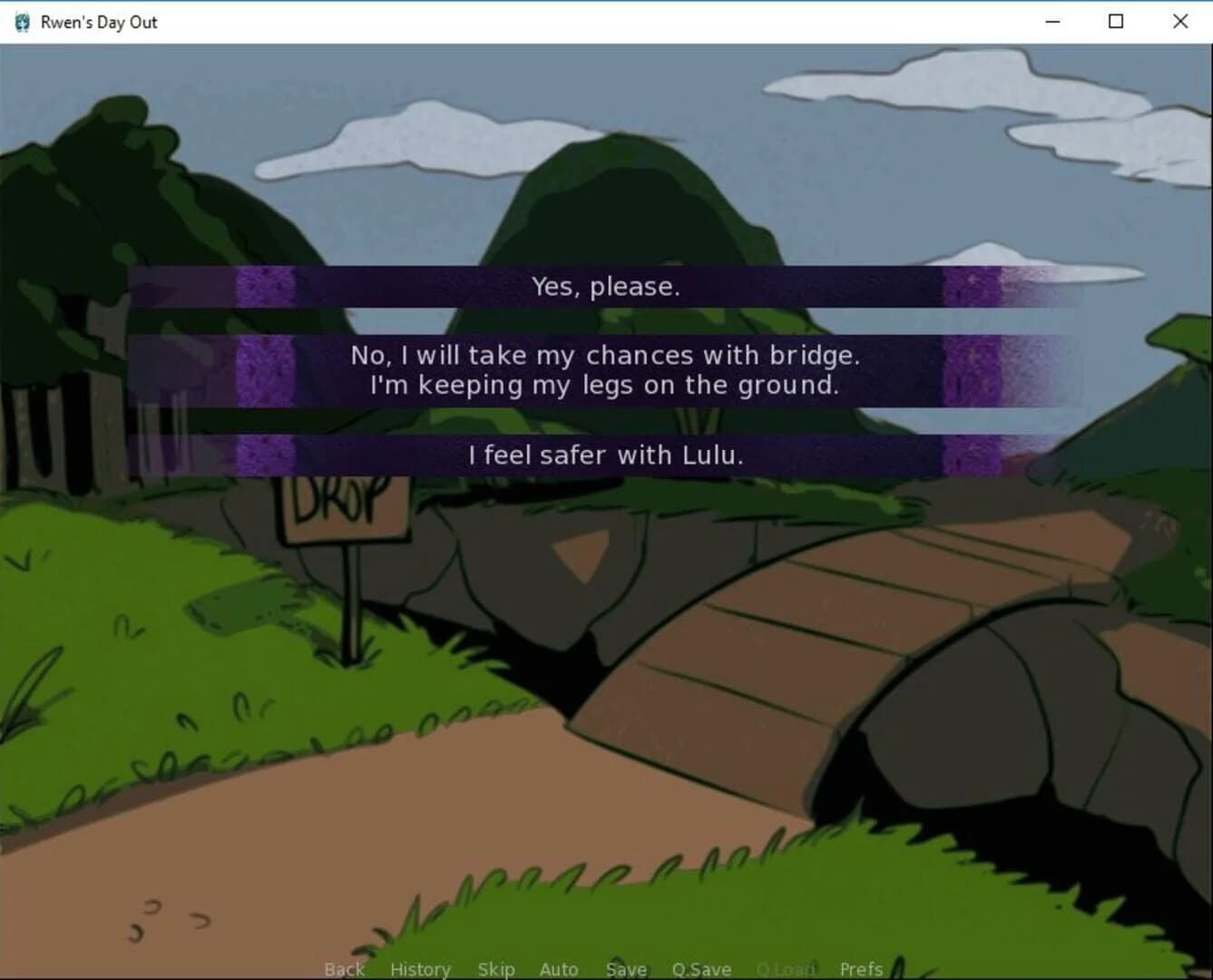Open the Save screen
Screen dimensions: 1213x980
tap(625, 968)
